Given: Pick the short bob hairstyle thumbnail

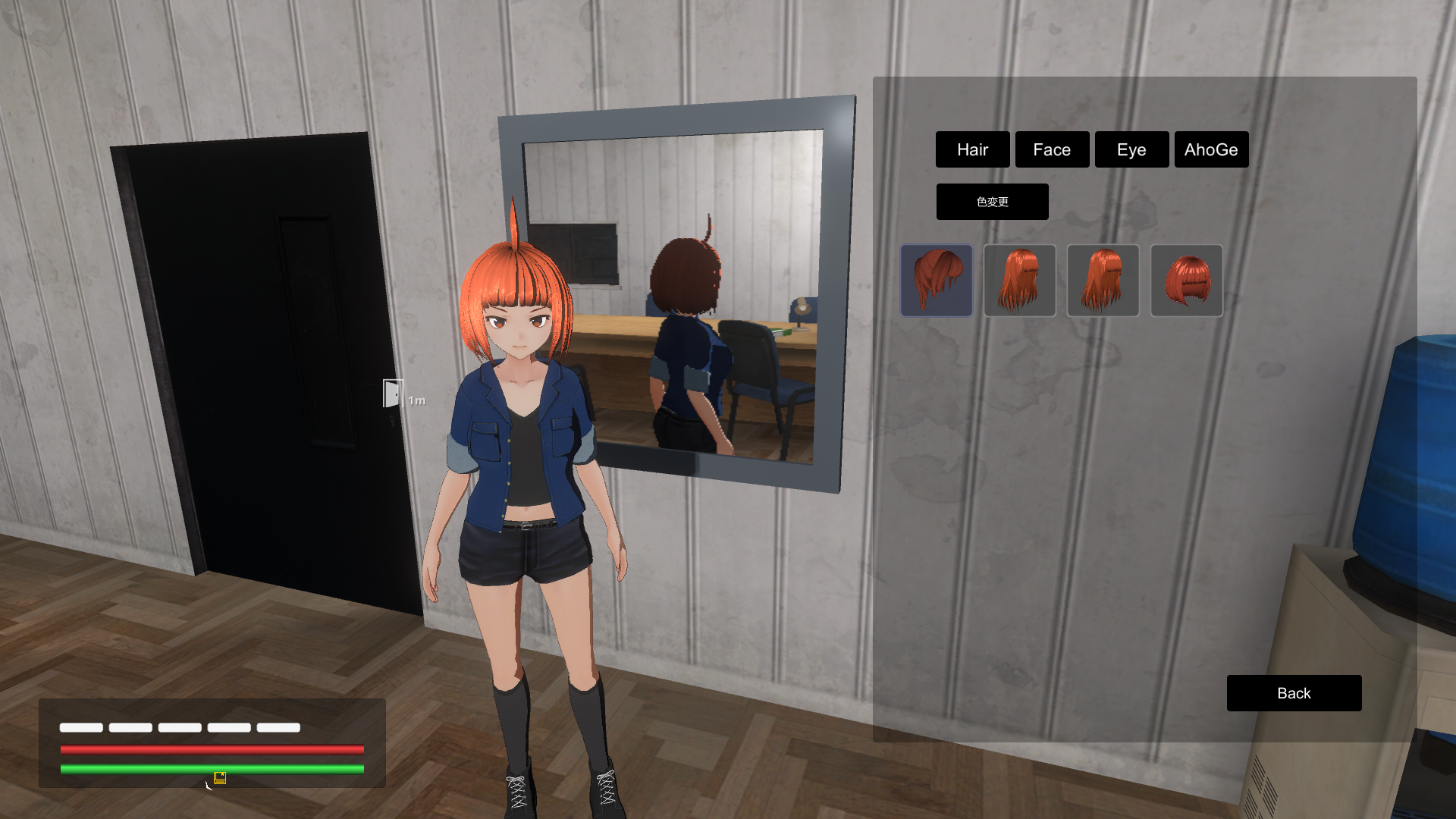Looking at the screenshot, I should pos(1186,281).
